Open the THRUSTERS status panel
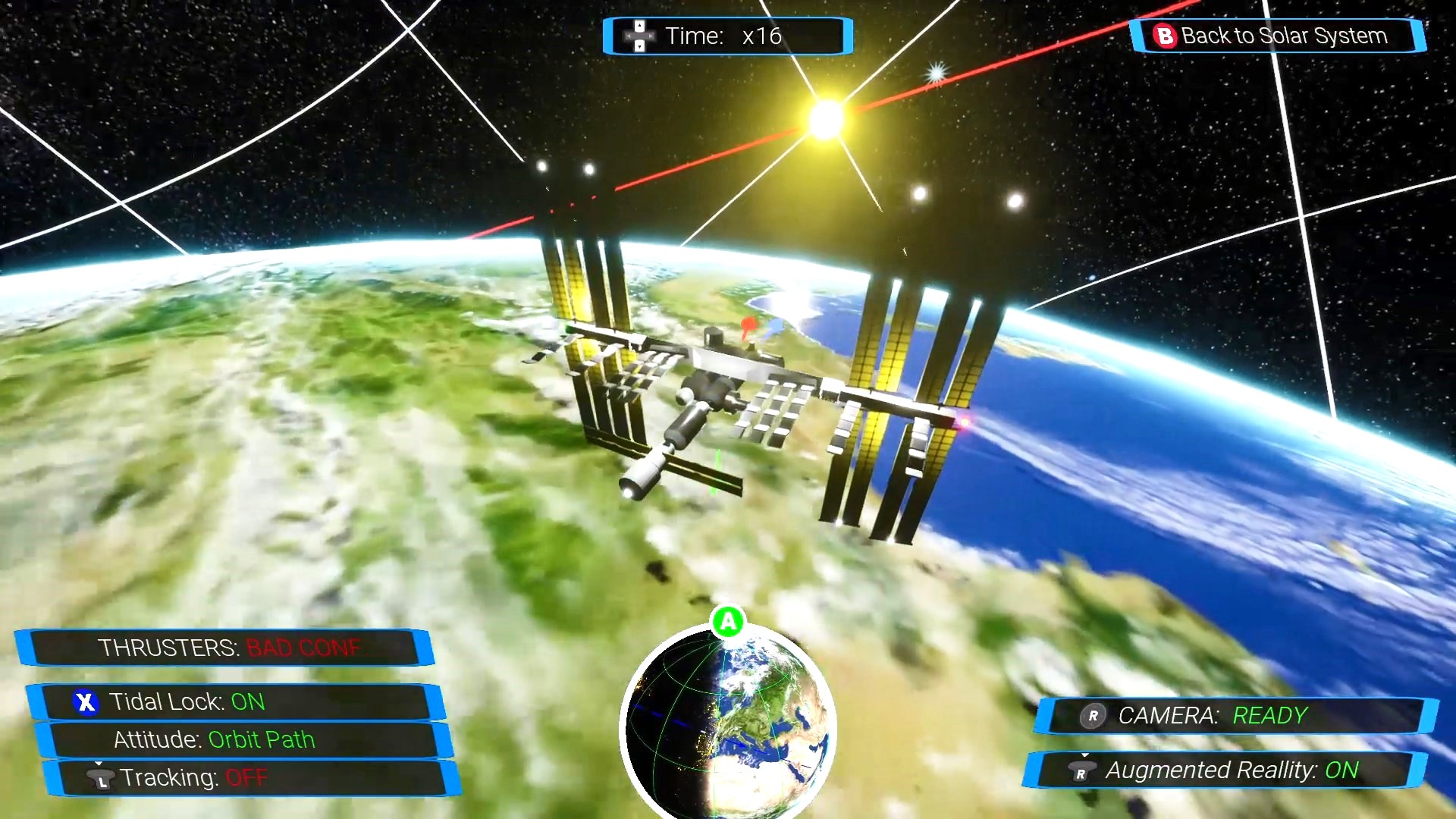Screen dimensions: 1456x819 tap(224, 648)
